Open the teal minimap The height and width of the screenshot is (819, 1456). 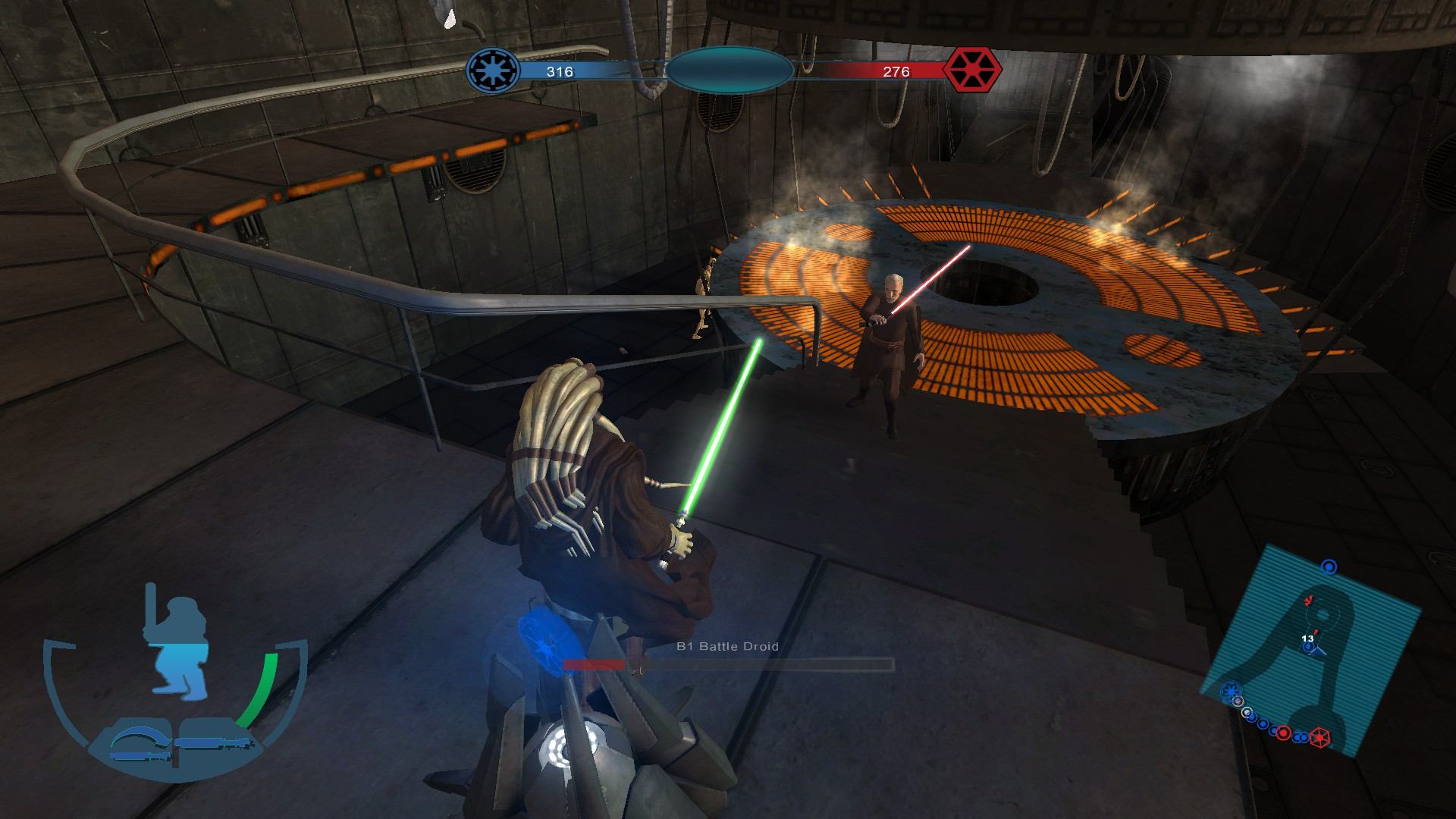(x=1310, y=651)
